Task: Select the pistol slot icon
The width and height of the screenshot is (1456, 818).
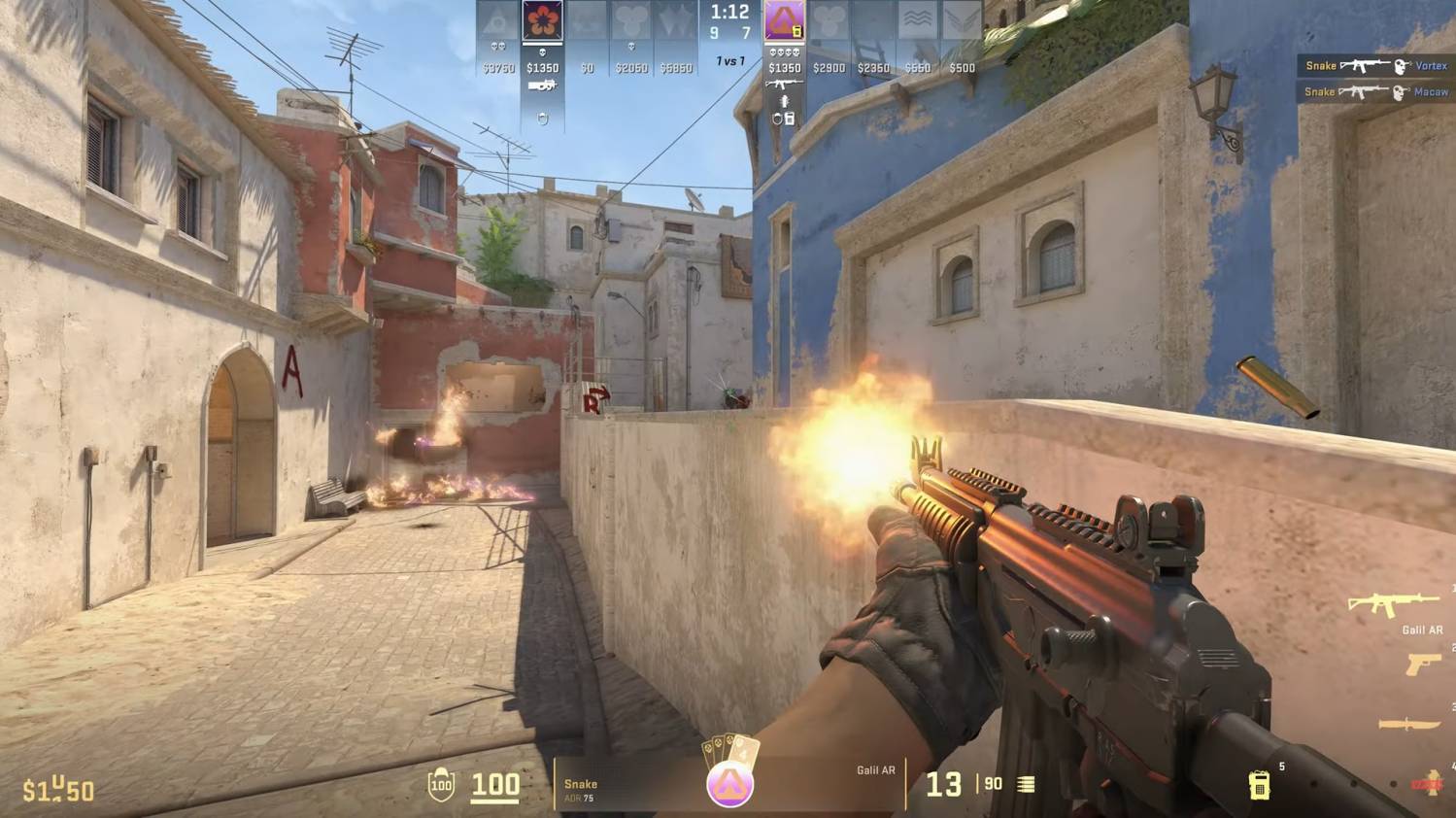Action: click(1421, 665)
